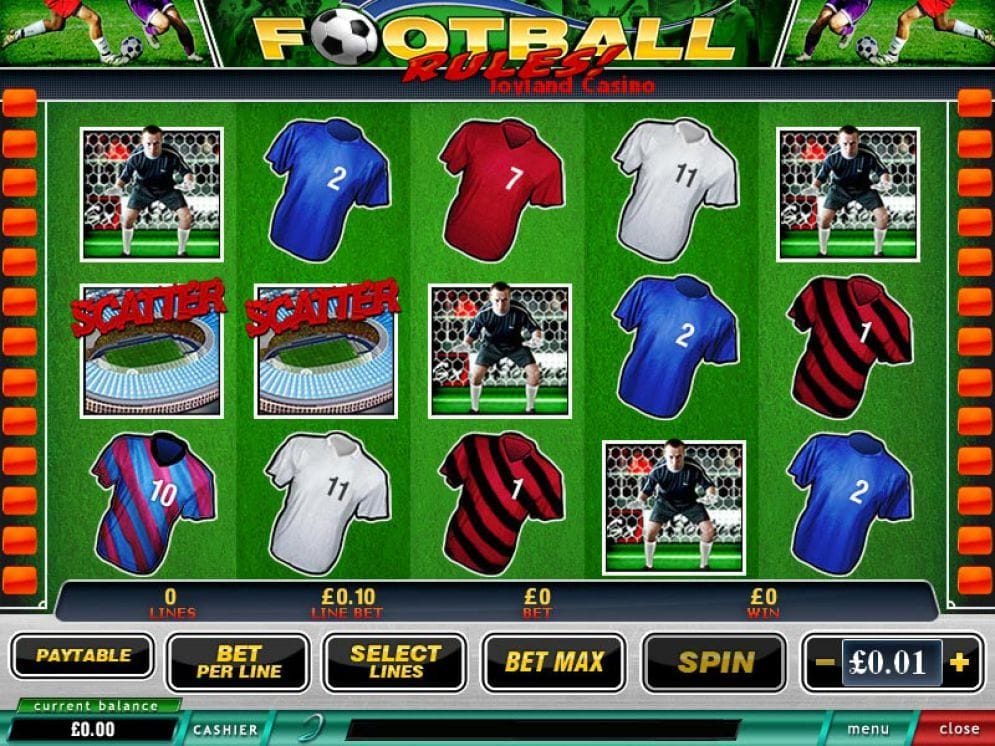
Task: Open the Paytable
Action: (x=83, y=657)
